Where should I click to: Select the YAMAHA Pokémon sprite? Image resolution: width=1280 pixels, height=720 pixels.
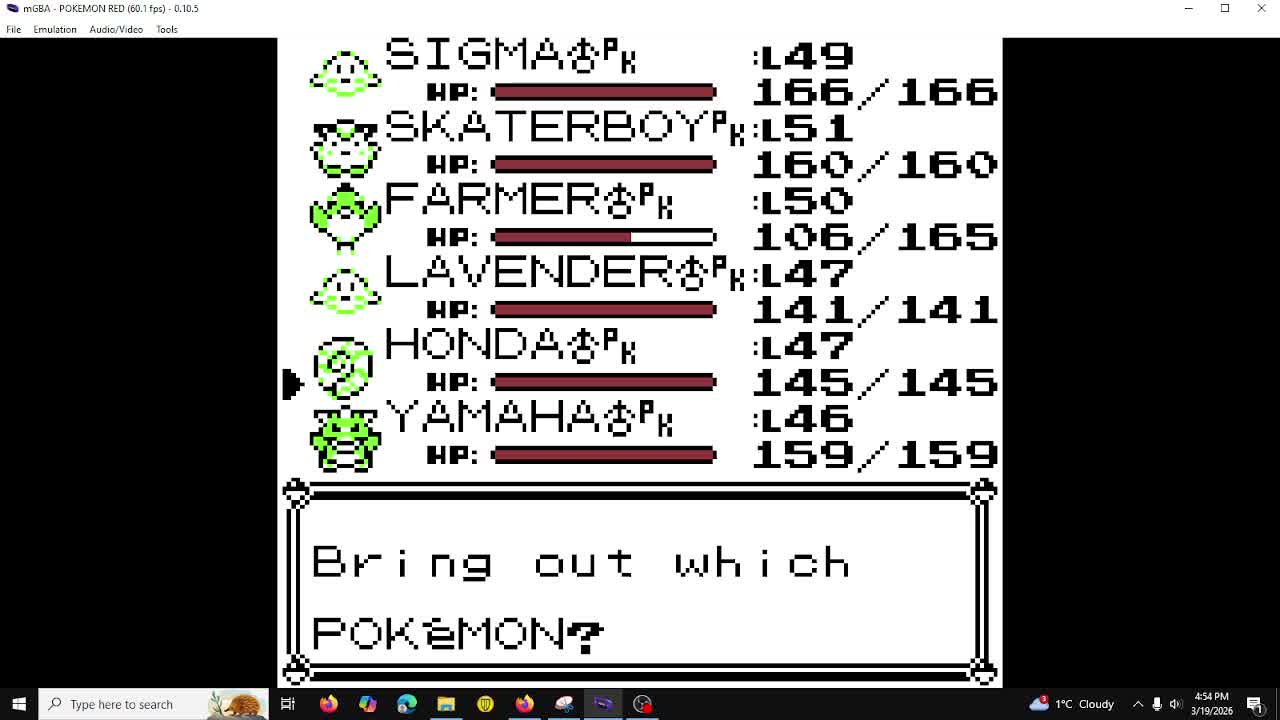coord(345,437)
